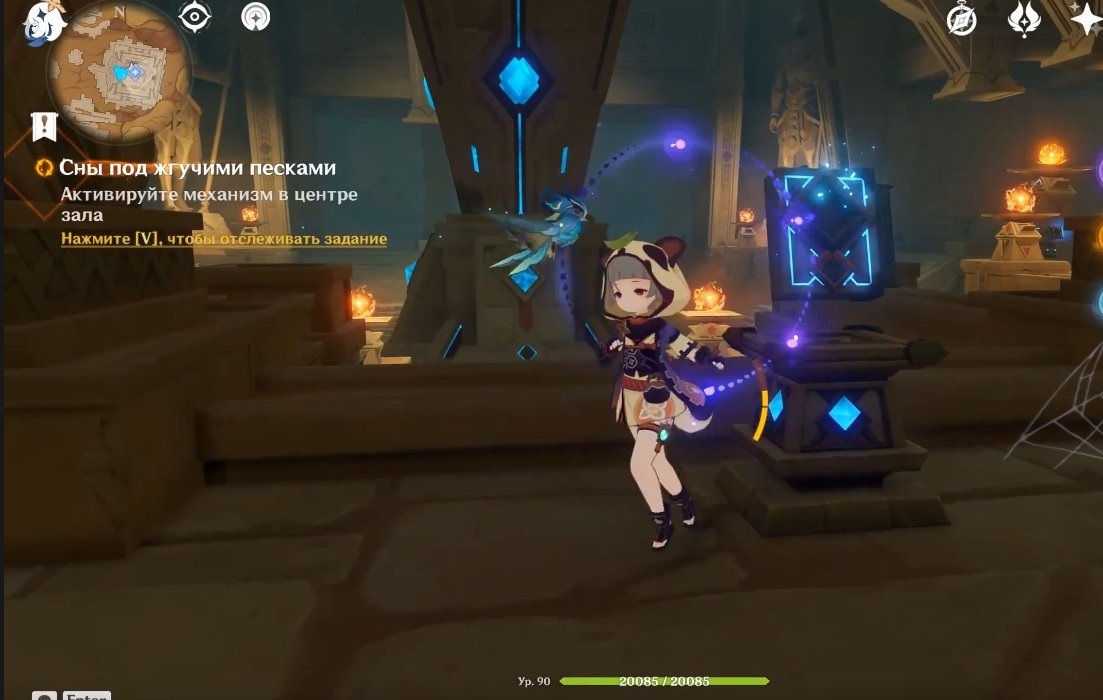Open the Adventurer Handbook compass icon
The image size is (1103, 700).
tap(962, 19)
